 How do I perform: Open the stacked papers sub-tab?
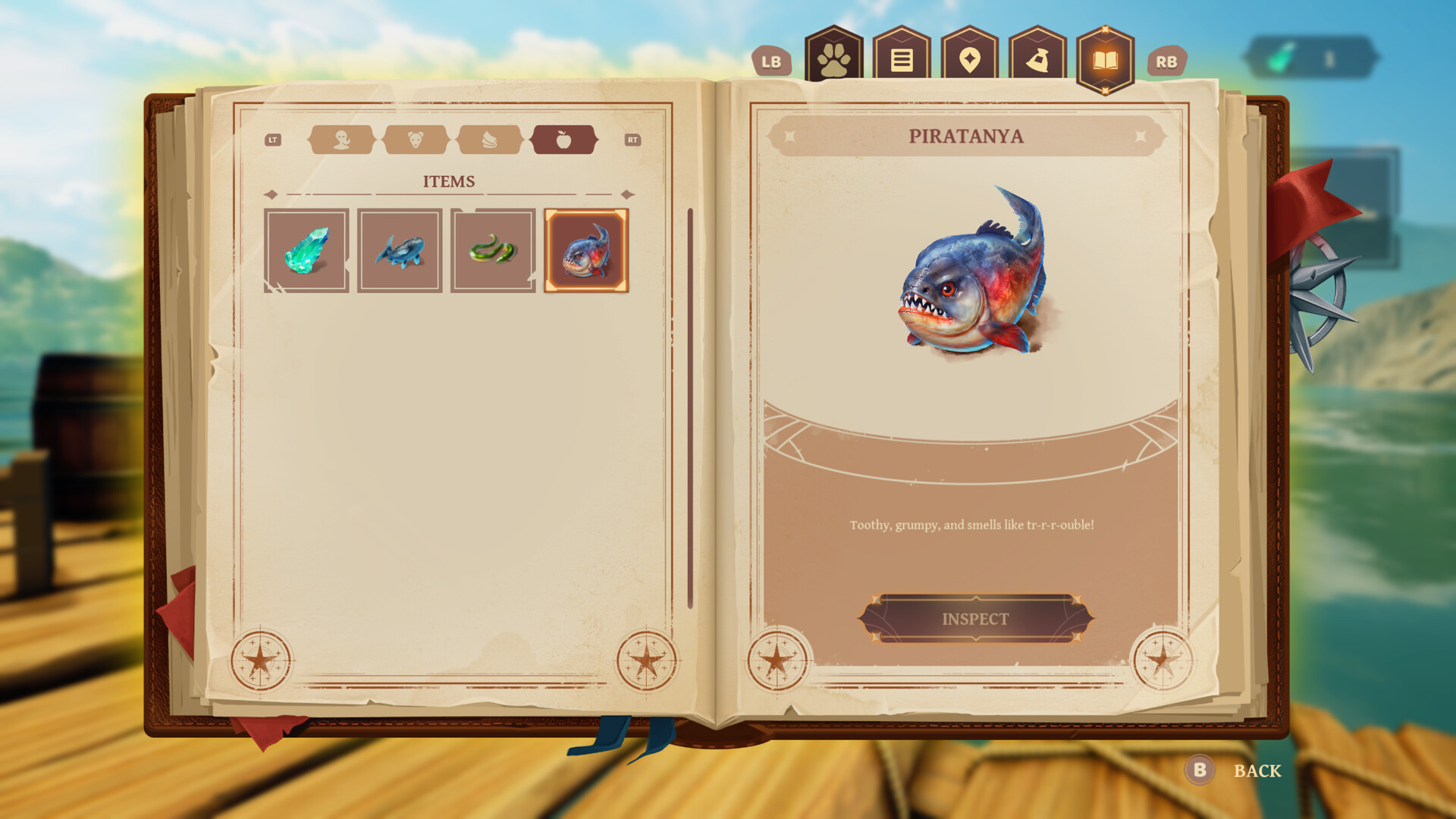click(x=490, y=140)
